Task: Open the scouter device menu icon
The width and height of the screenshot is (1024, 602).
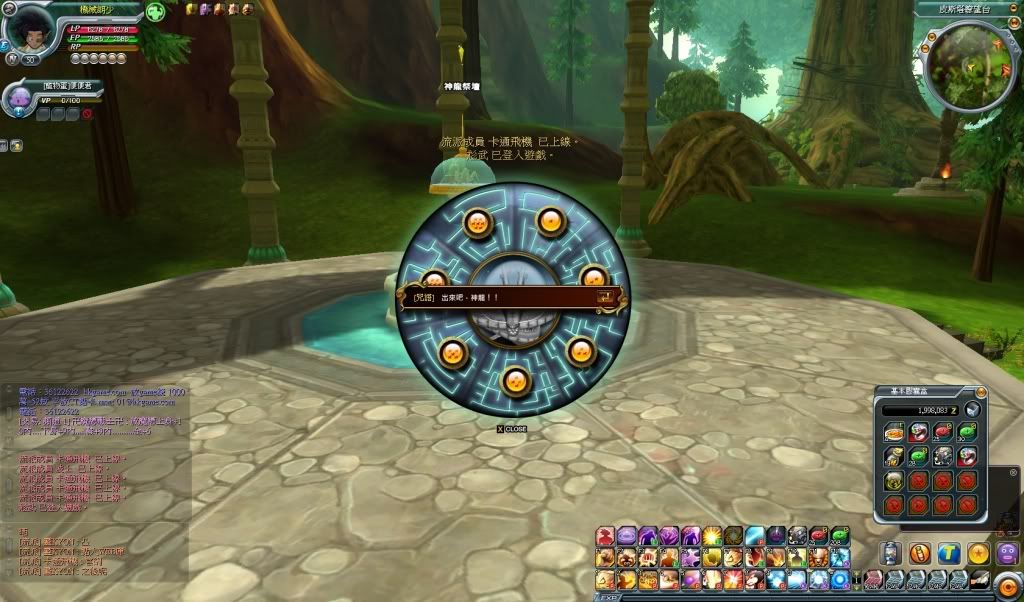Action: 891,553
